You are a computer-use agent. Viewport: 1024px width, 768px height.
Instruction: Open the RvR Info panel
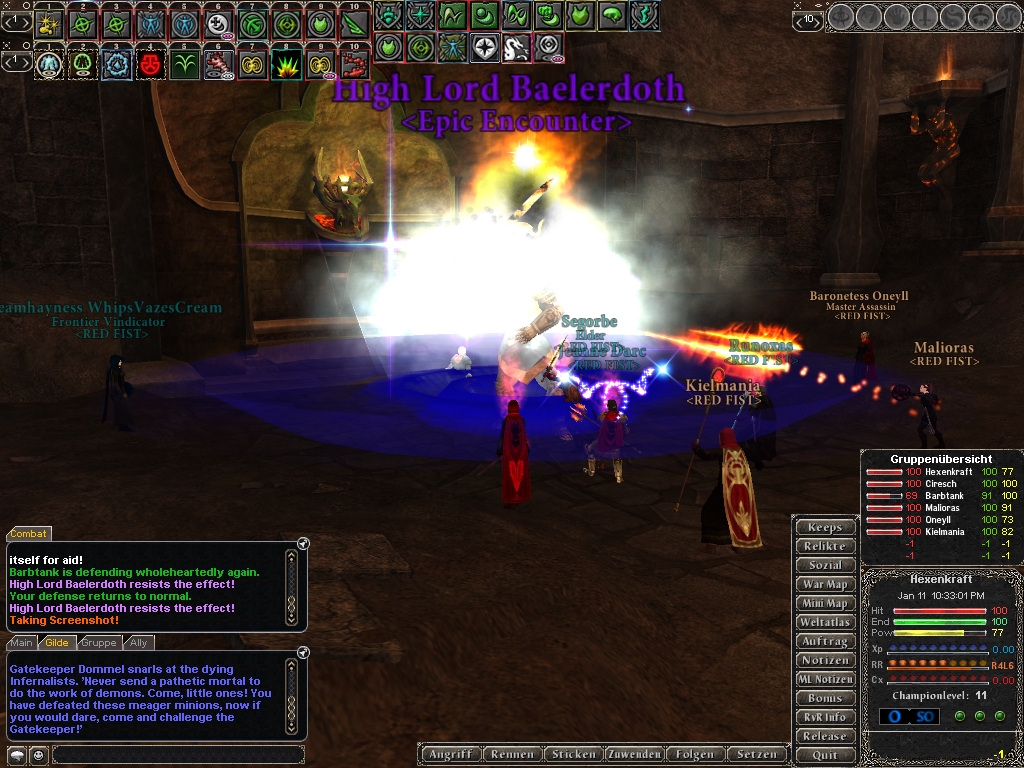pos(825,717)
